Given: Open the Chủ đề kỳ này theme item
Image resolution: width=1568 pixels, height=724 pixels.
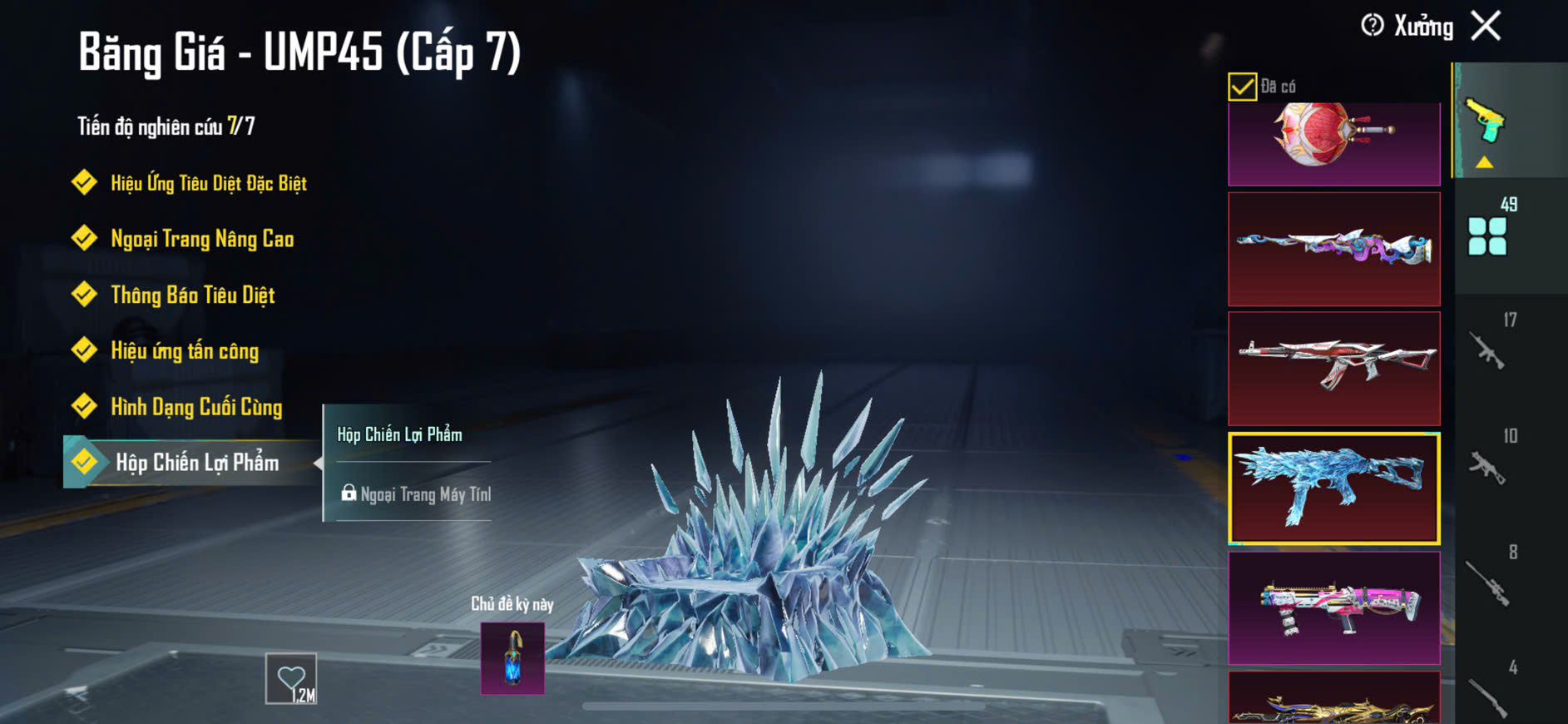Looking at the screenshot, I should [x=512, y=658].
